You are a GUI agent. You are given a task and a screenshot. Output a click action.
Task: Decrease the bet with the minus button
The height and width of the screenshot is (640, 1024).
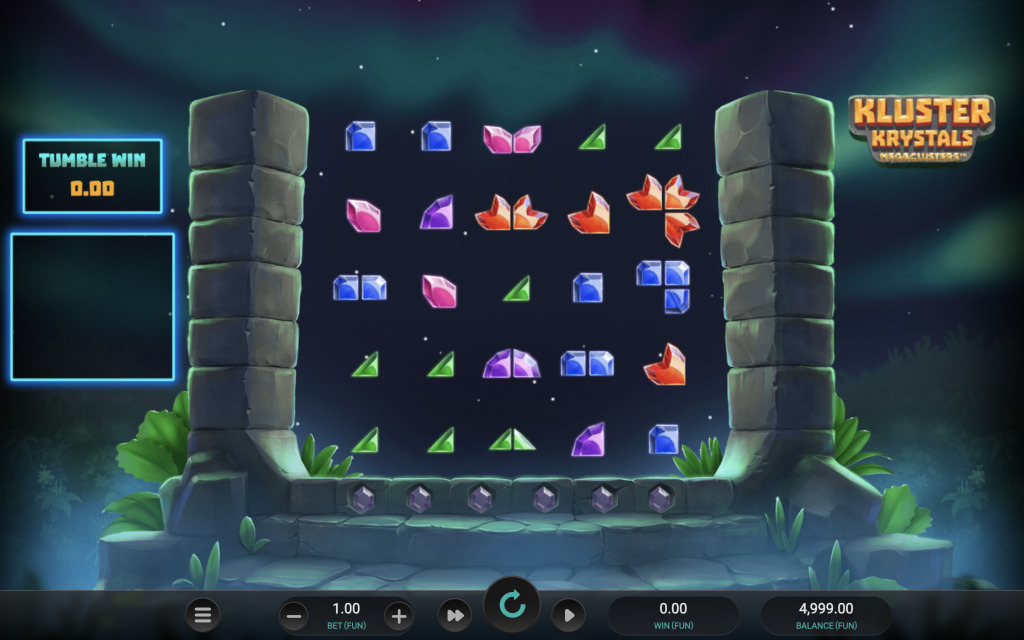[x=295, y=615]
